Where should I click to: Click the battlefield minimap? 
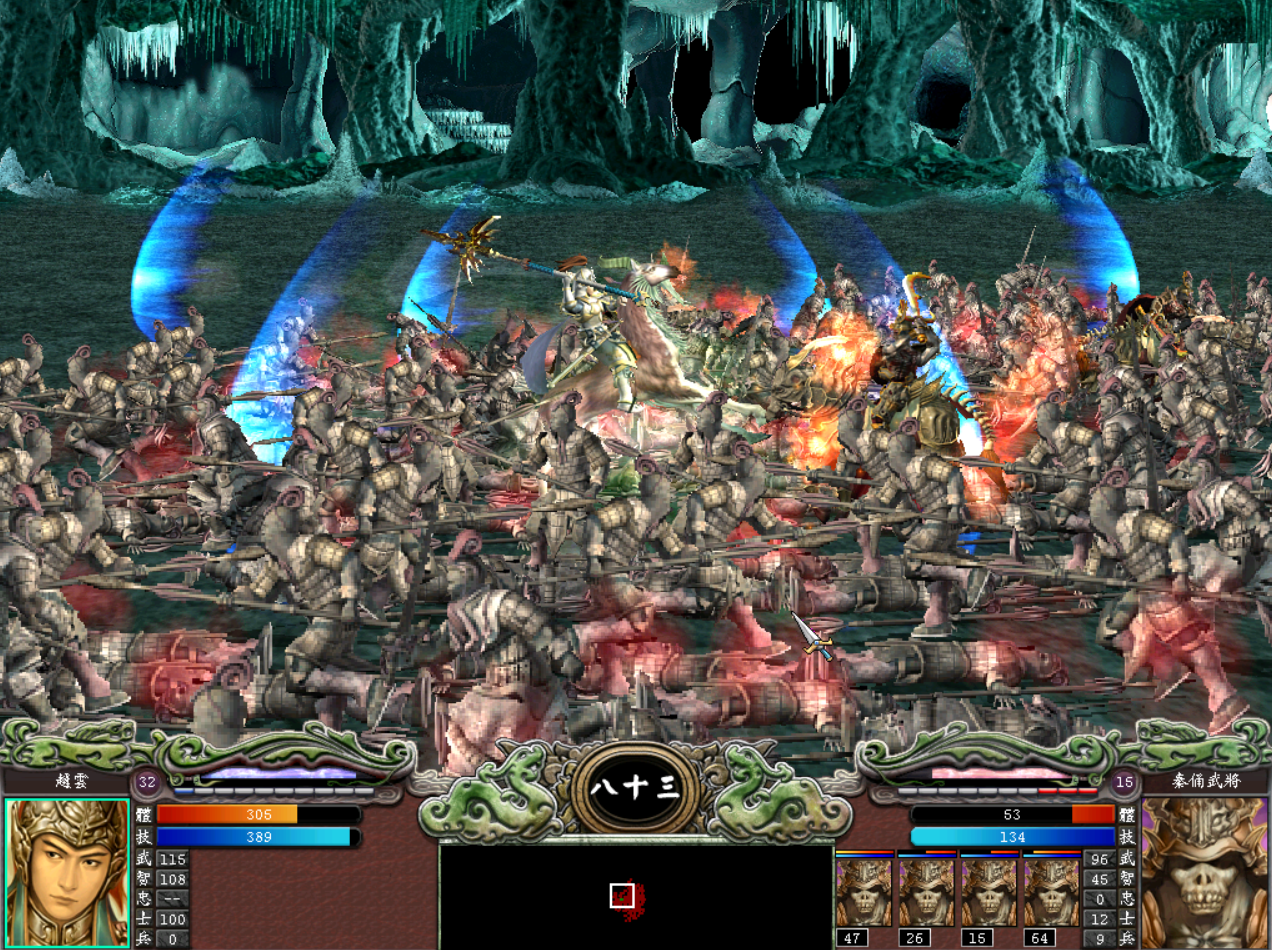(636, 896)
